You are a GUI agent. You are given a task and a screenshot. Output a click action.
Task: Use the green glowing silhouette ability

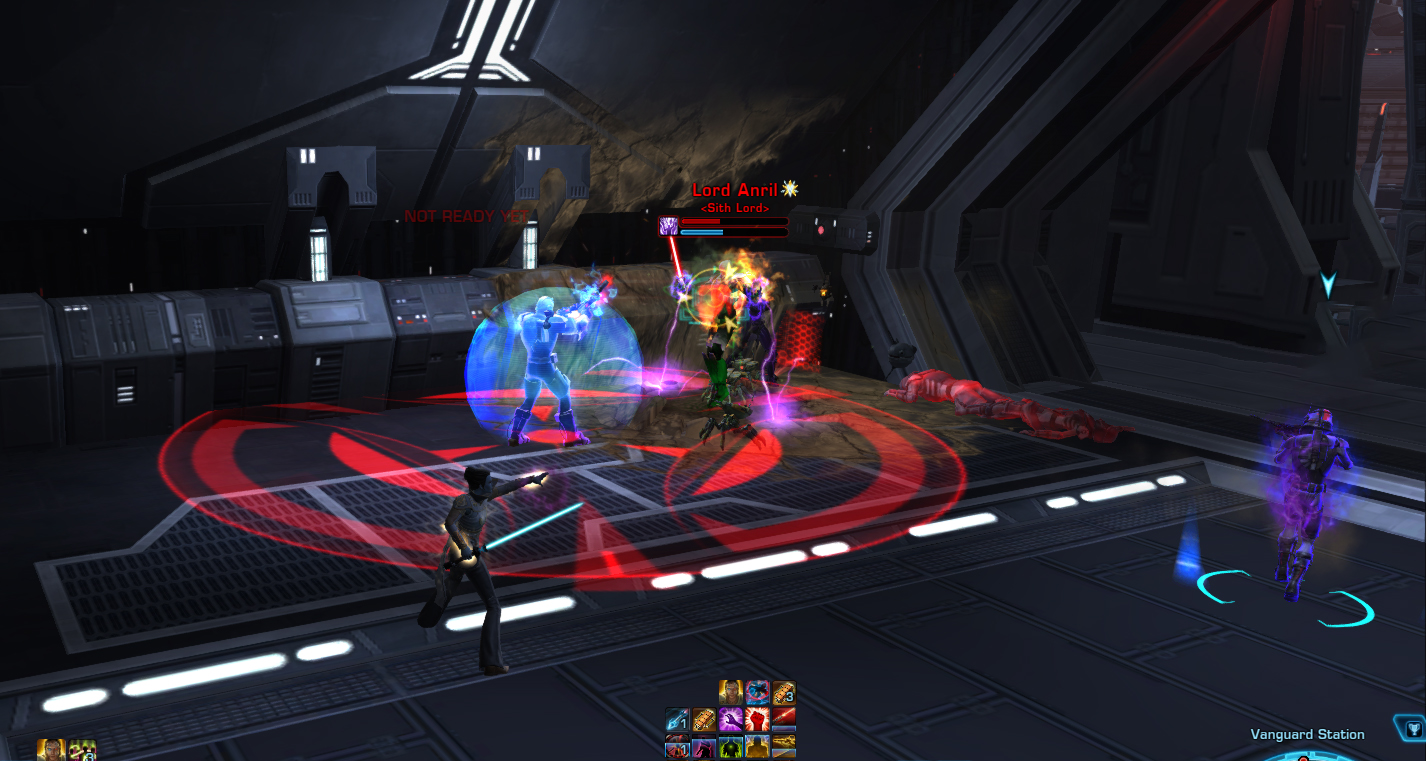[x=731, y=746]
